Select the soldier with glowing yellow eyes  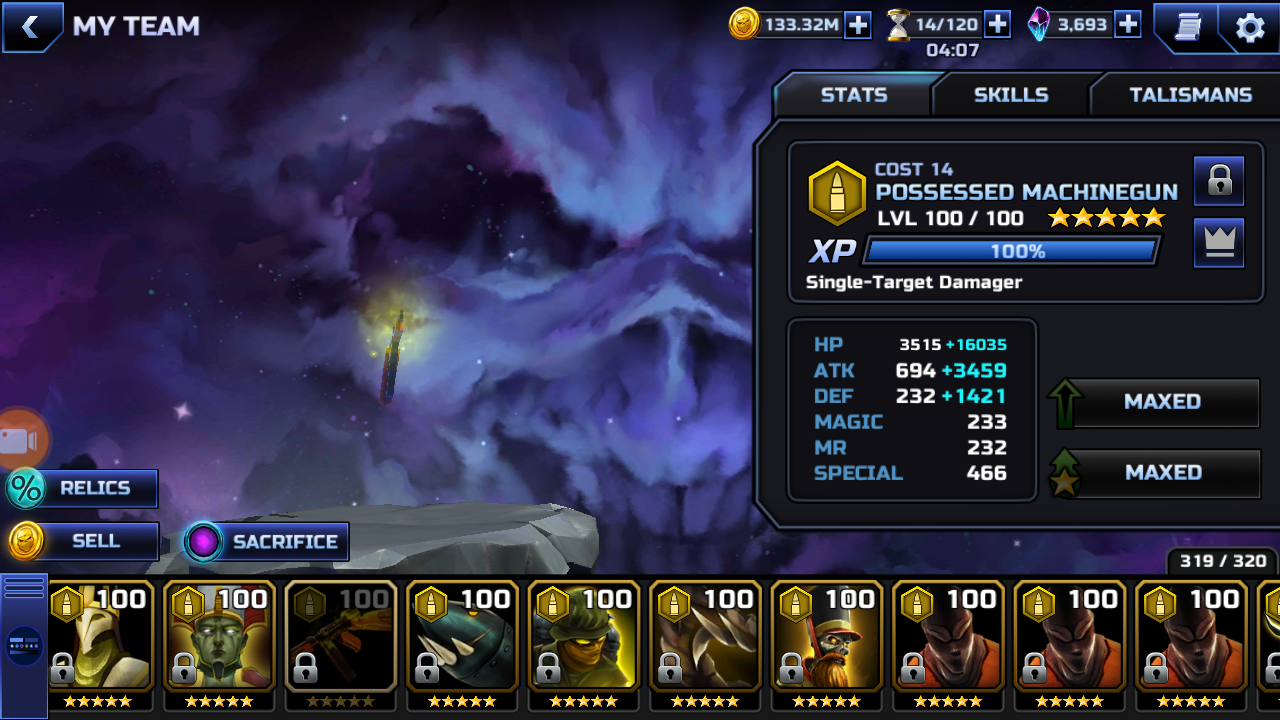[584, 638]
